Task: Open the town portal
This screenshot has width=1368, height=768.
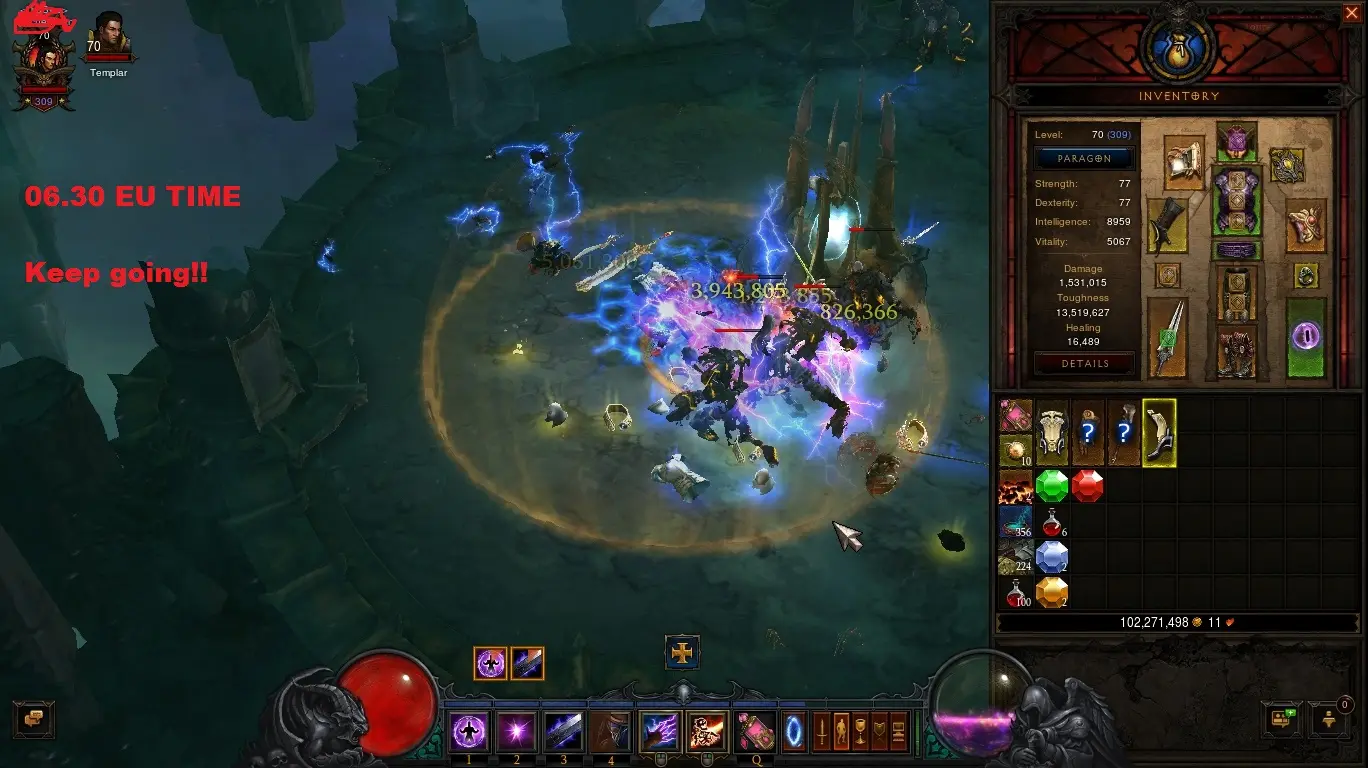Action: click(x=795, y=732)
